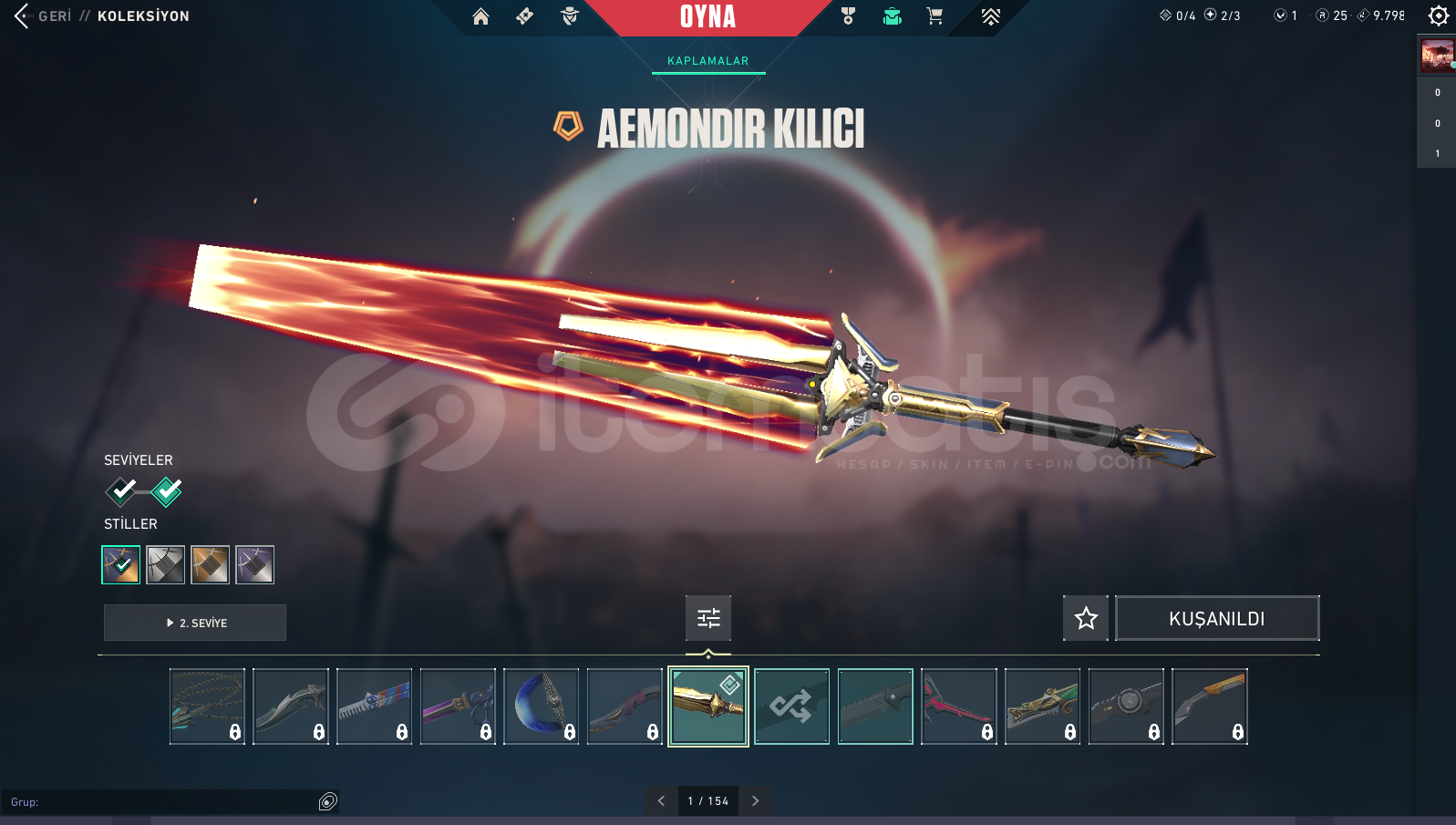Open the filter sliders button
This screenshot has width=1456, height=825.
(708, 619)
